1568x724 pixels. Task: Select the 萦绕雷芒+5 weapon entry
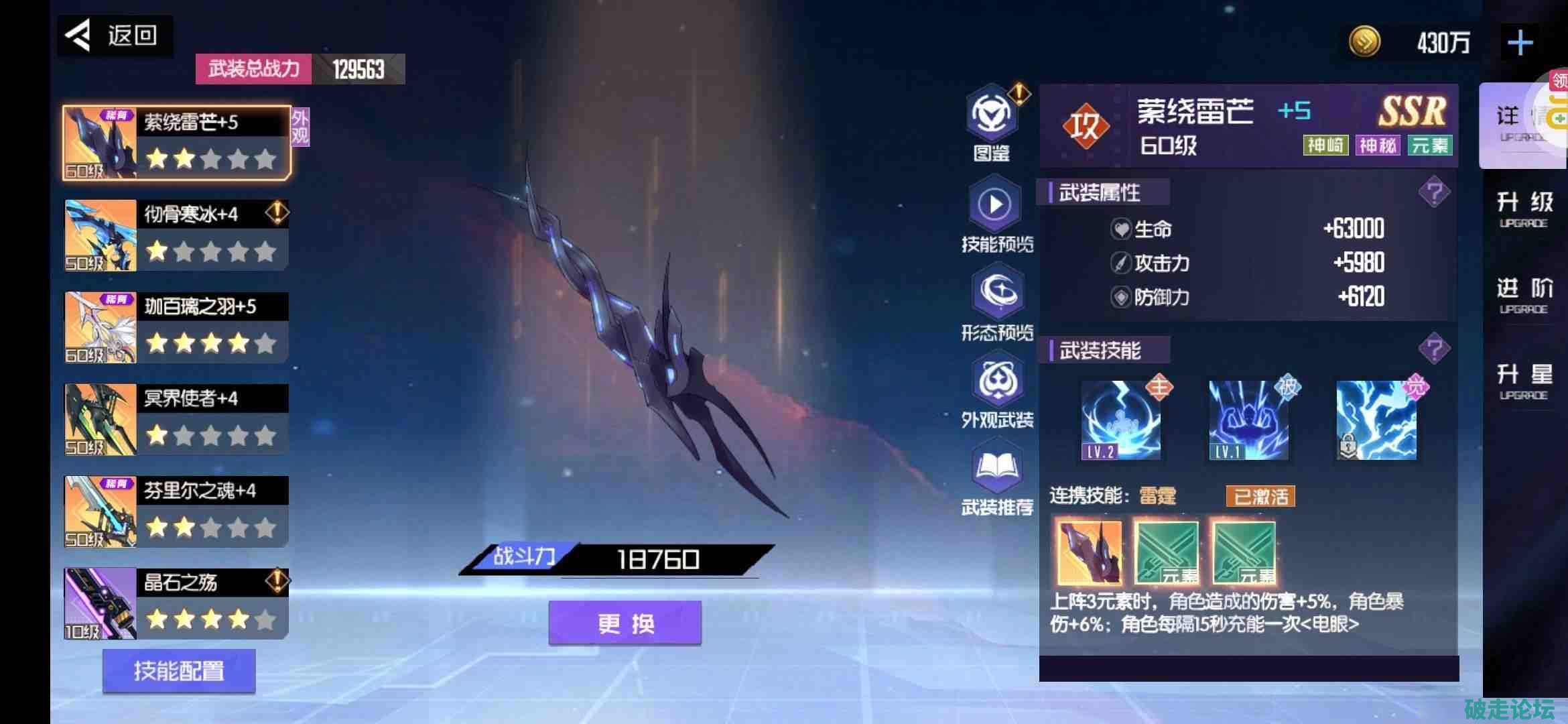point(177,143)
